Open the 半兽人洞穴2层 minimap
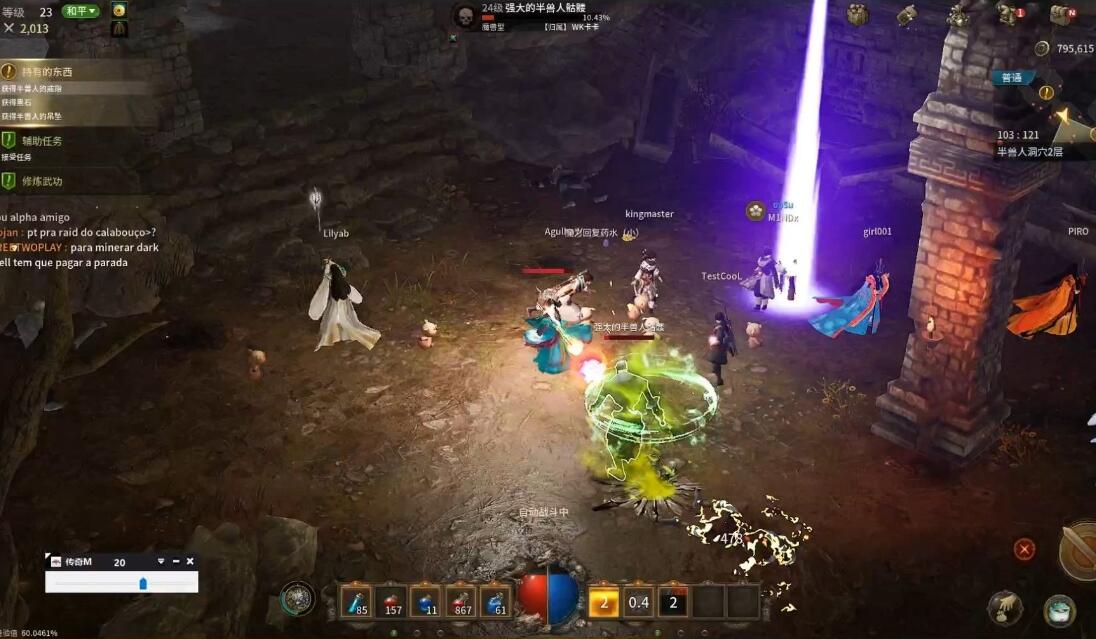The image size is (1096, 639). (1029, 152)
